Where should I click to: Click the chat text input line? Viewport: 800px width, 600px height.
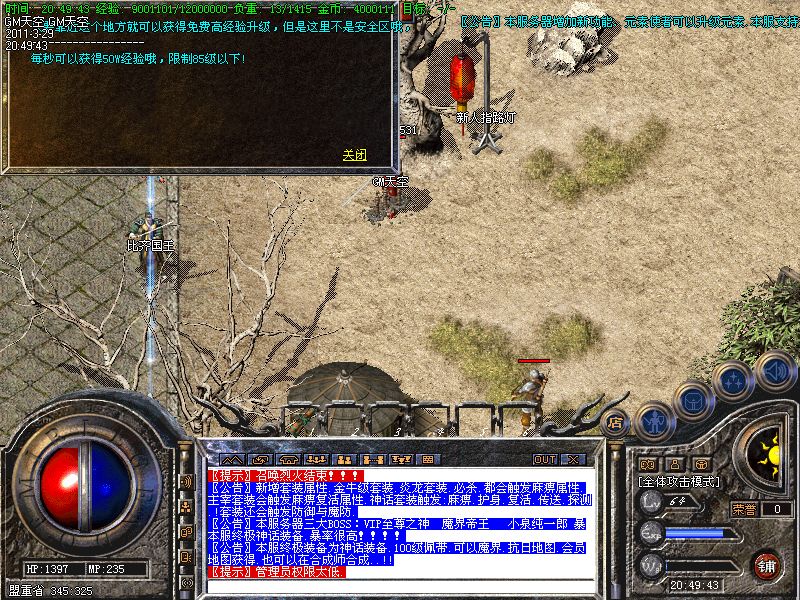[400, 587]
